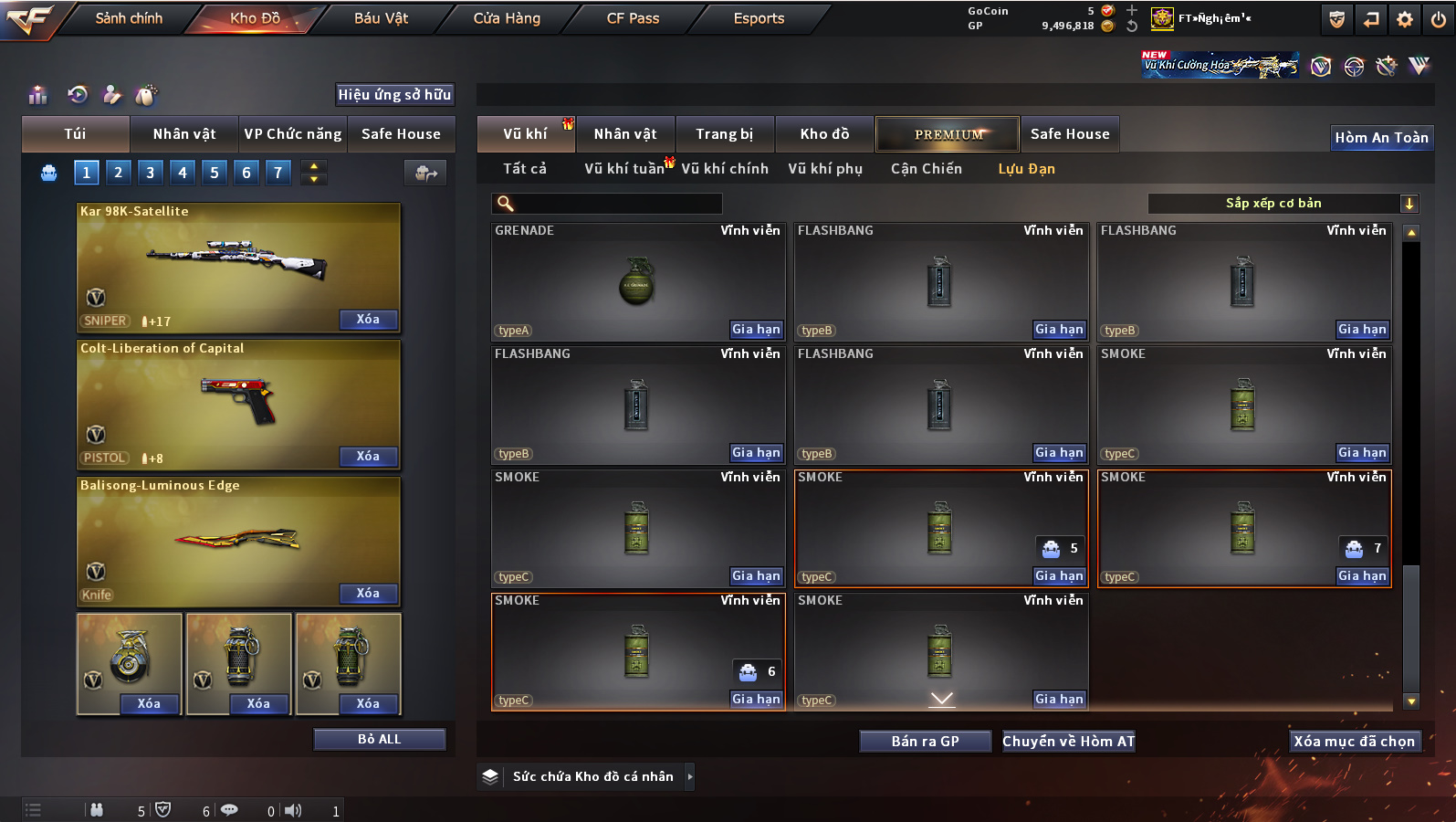Switch to the Esports menu
Screen dimensions: 1456x822
tap(759, 18)
